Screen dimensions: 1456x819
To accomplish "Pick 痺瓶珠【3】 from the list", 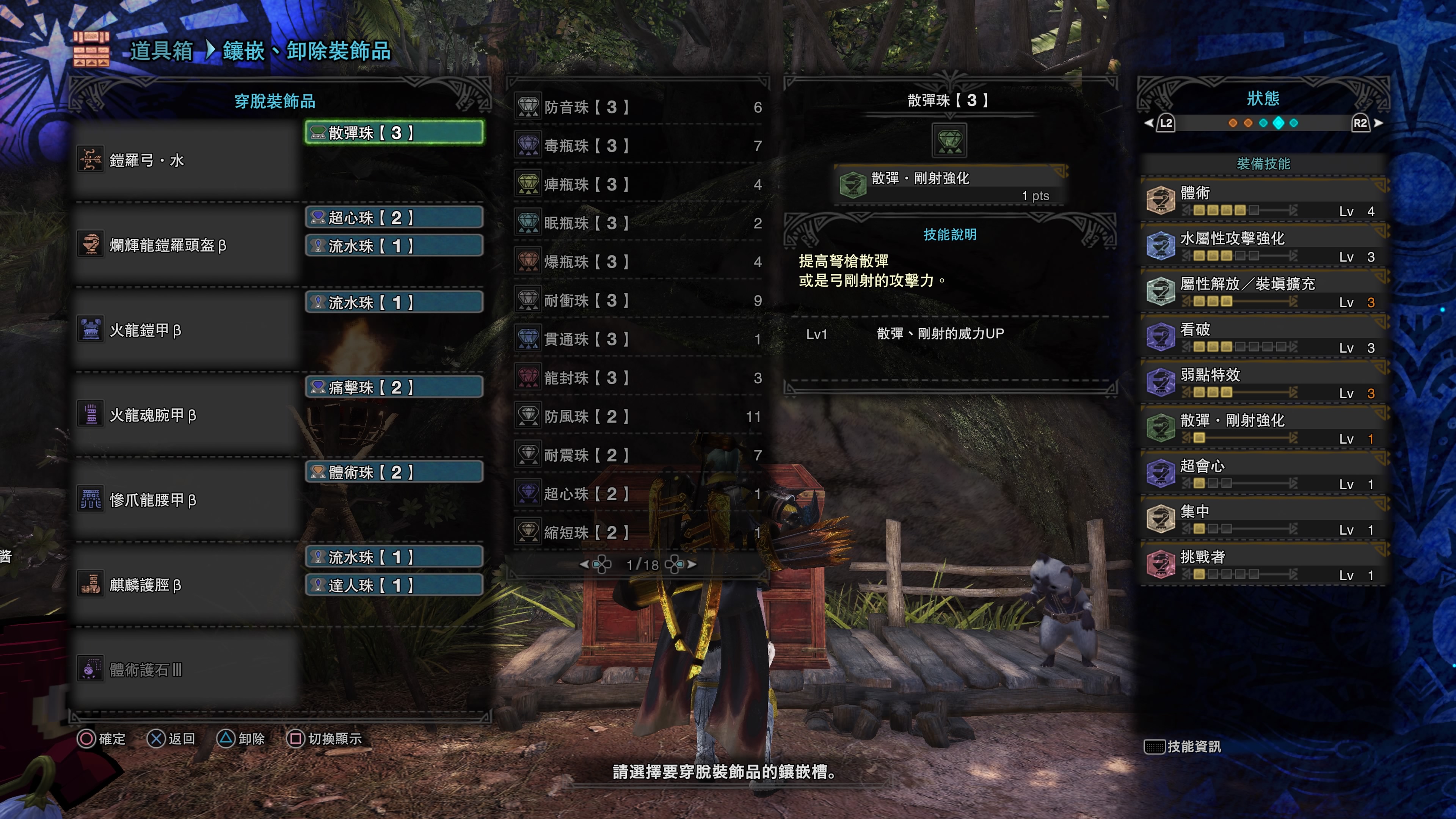I will point(639,185).
